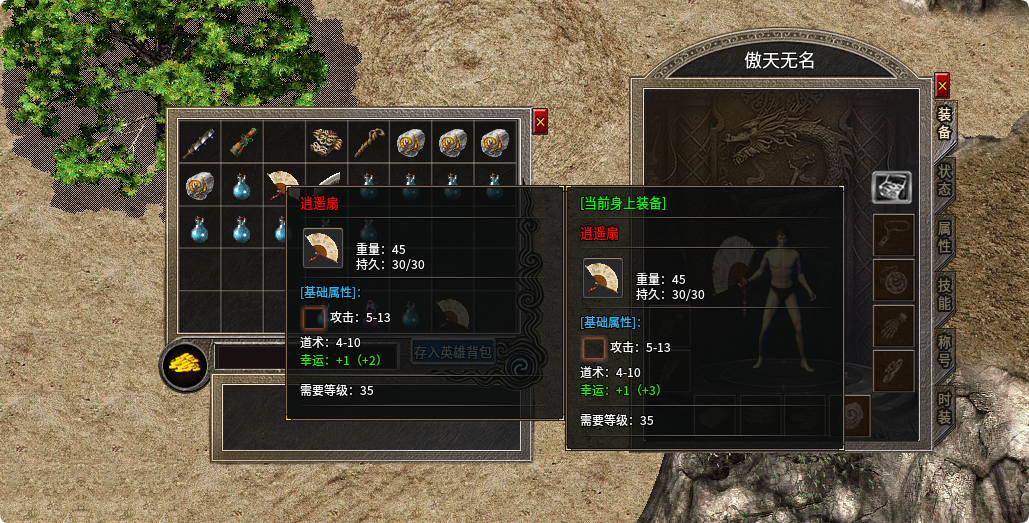The image size is (1029, 523).
Task: Click the glove equipment slot
Action: tap(891, 325)
